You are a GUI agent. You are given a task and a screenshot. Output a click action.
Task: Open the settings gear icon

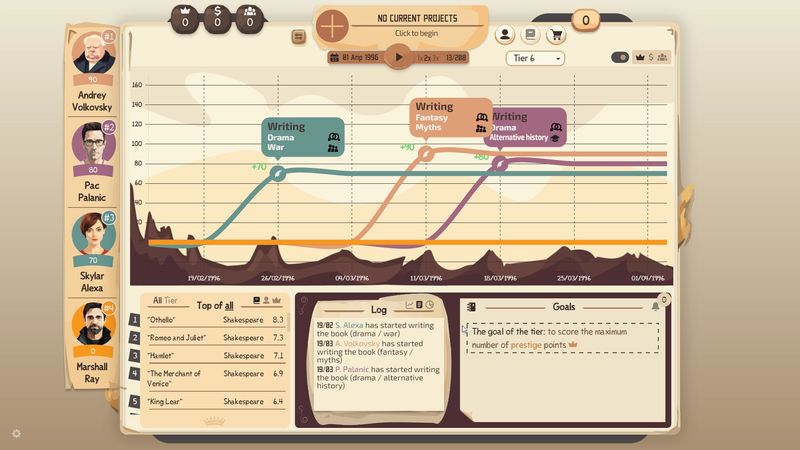tap(16, 433)
